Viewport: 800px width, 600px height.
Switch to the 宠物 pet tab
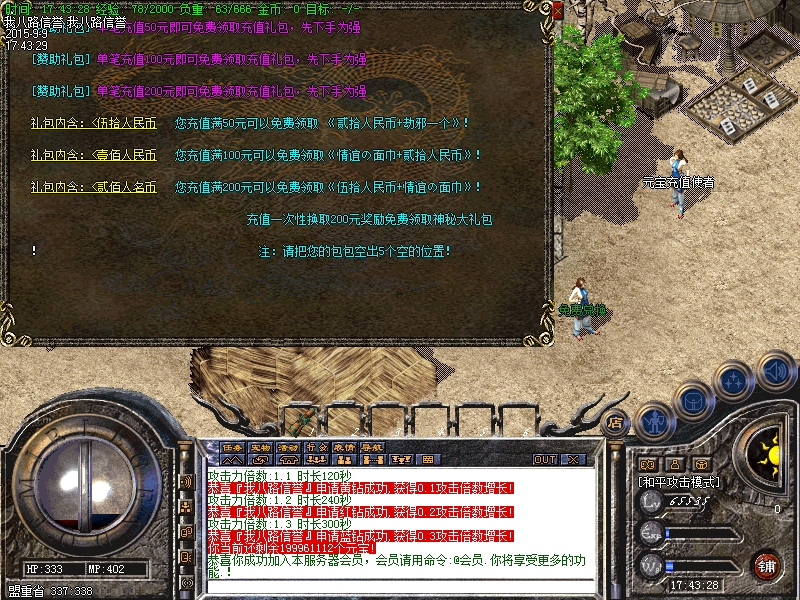(x=260, y=447)
